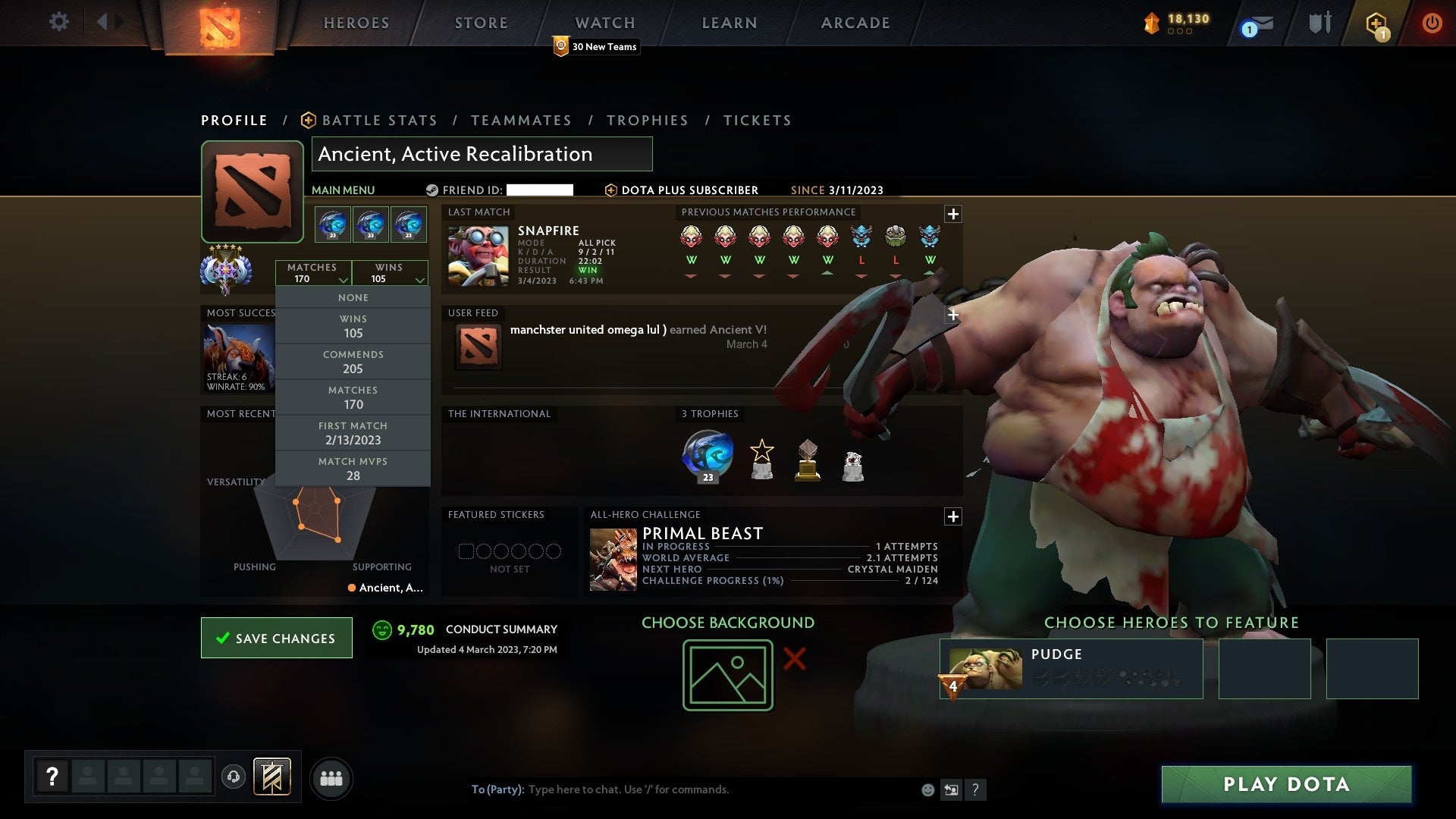Open the voice chat headset icon
The width and height of the screenshot is (1456, 819).
(233, 778)
